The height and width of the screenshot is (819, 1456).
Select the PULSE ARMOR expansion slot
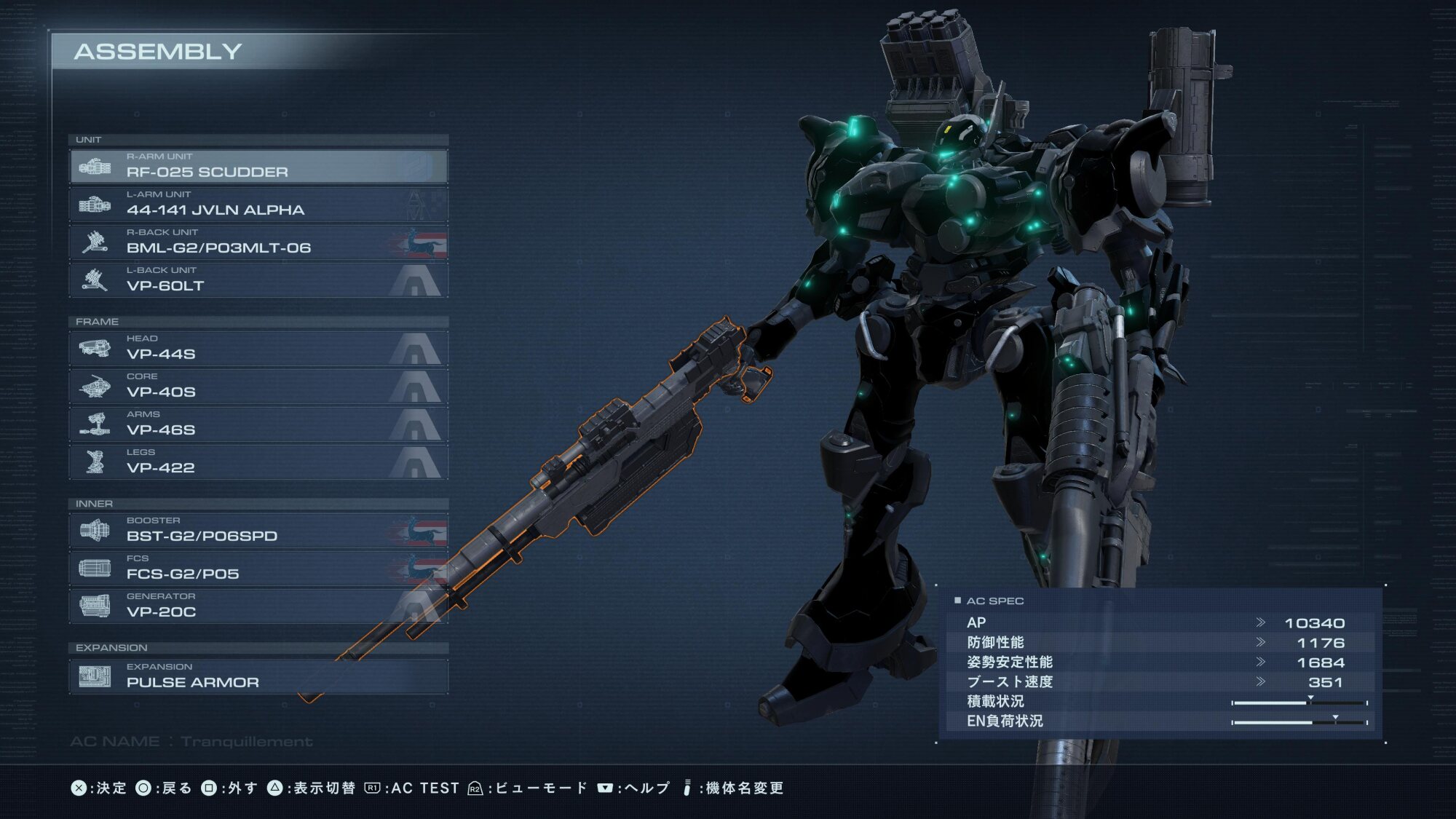tap(258, 677)
